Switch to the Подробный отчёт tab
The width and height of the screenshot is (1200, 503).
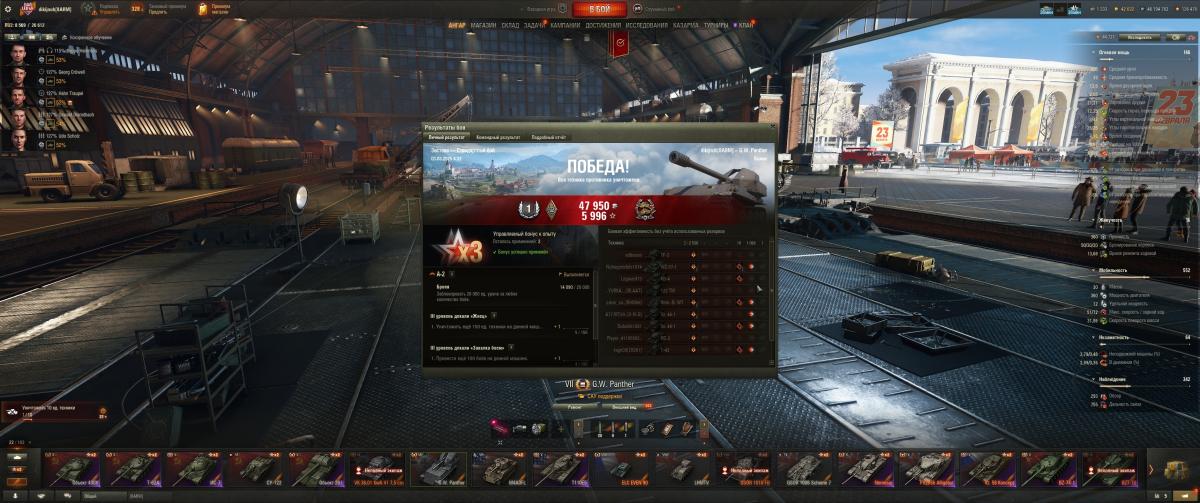tap(549, 136)
